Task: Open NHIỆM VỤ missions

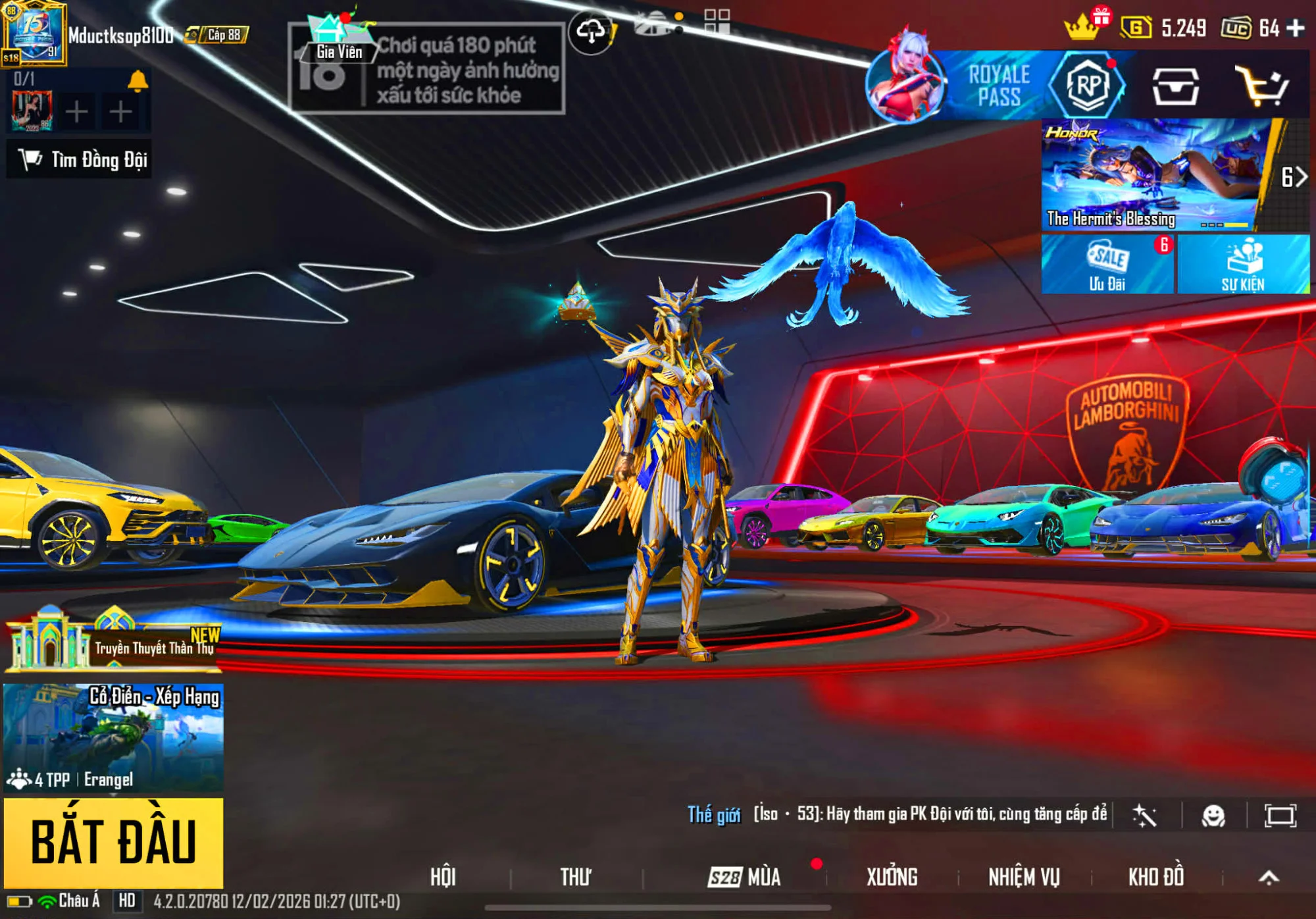Action: (x=1024, y=877)
